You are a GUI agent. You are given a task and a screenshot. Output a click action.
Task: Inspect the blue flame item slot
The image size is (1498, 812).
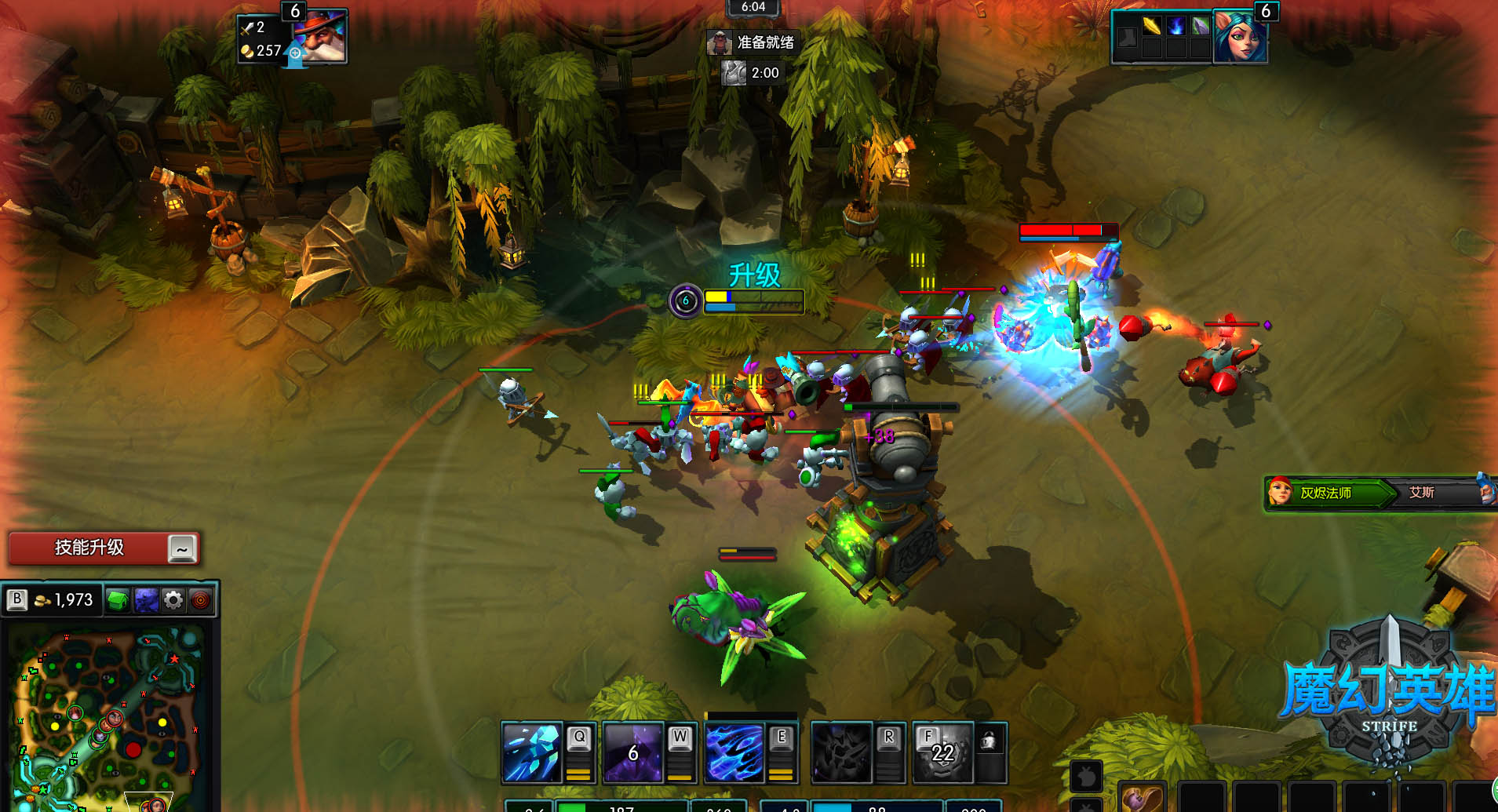[x=1175, y=26]
